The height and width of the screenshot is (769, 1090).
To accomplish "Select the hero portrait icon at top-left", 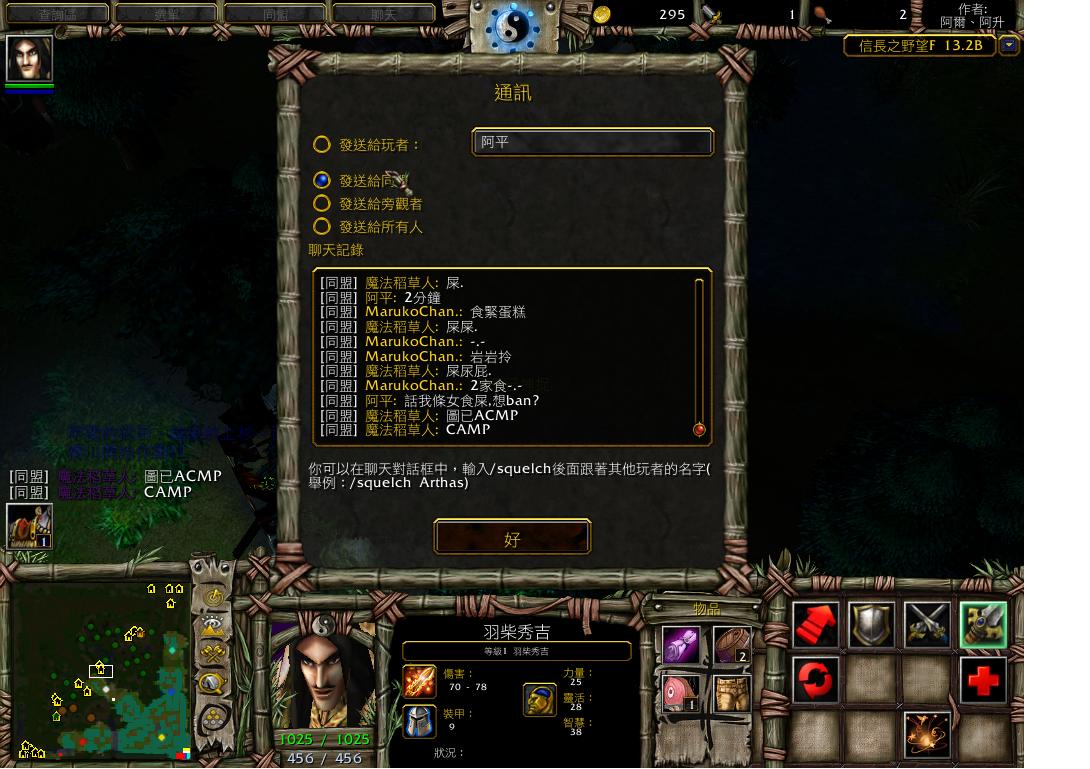I will pyautogui.click(x=29, y=58).
